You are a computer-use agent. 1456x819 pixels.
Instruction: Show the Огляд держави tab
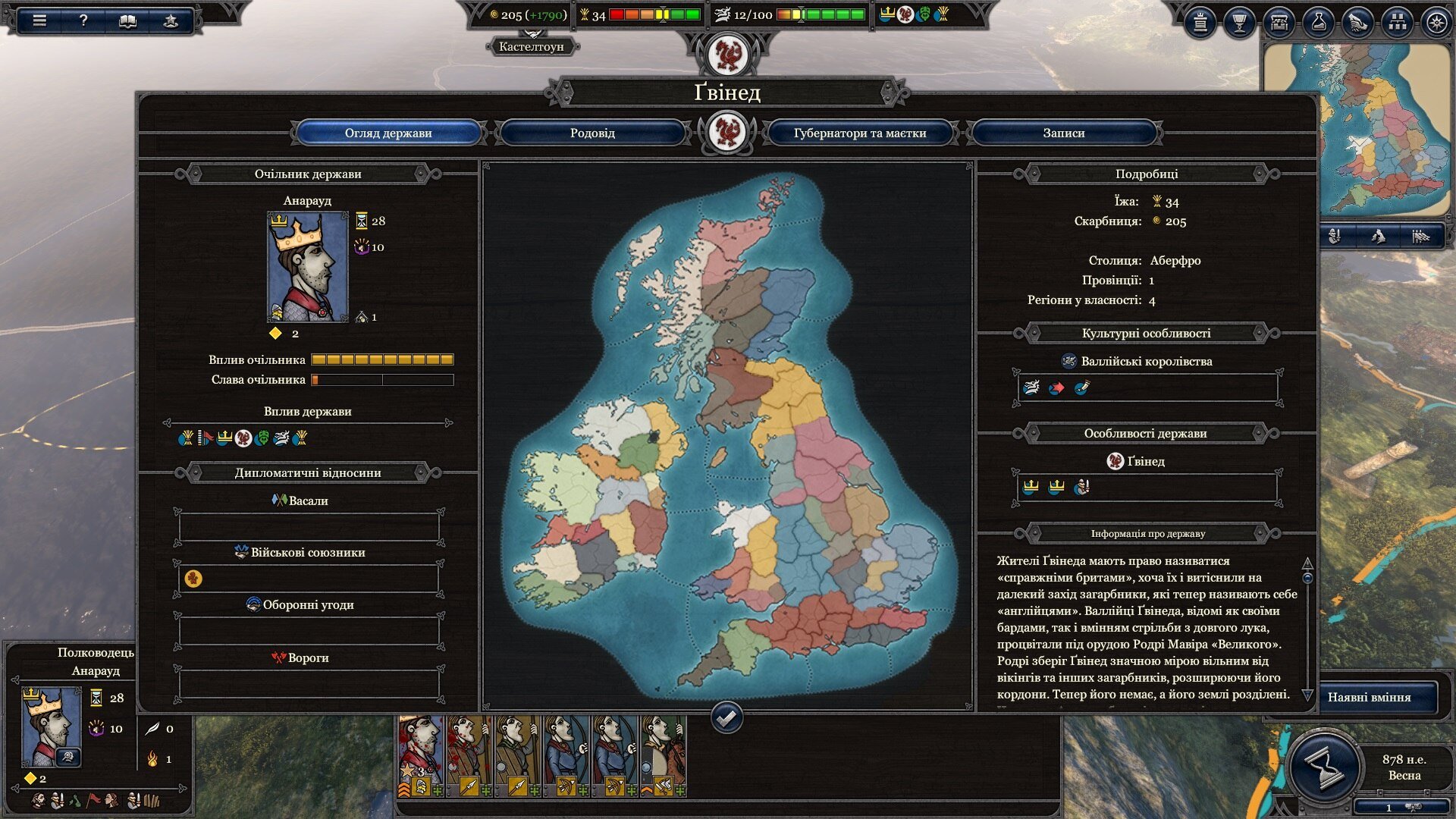pyautogui.click(x=388, y=133)
